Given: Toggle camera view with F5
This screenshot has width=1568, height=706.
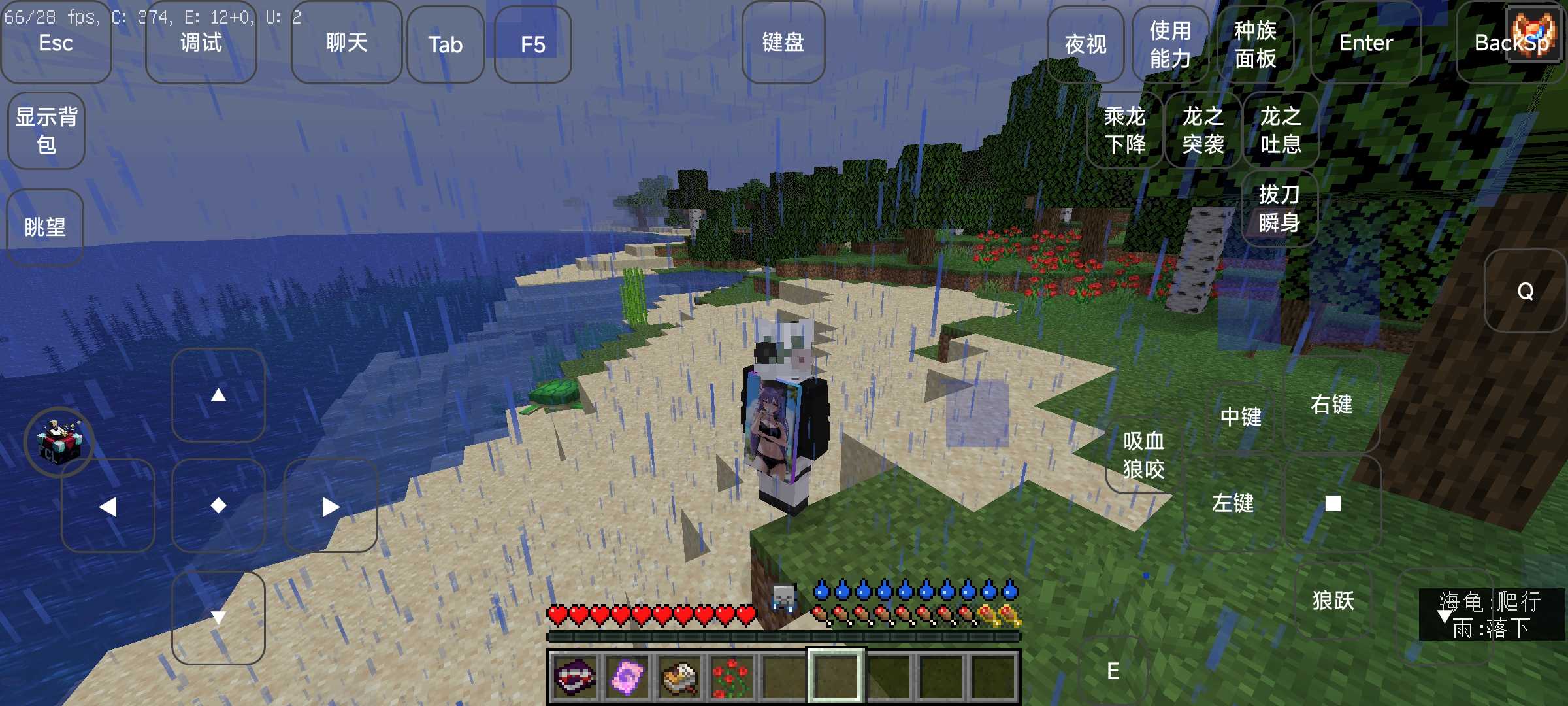Looking at the screenshot, I should click(532, 44).
